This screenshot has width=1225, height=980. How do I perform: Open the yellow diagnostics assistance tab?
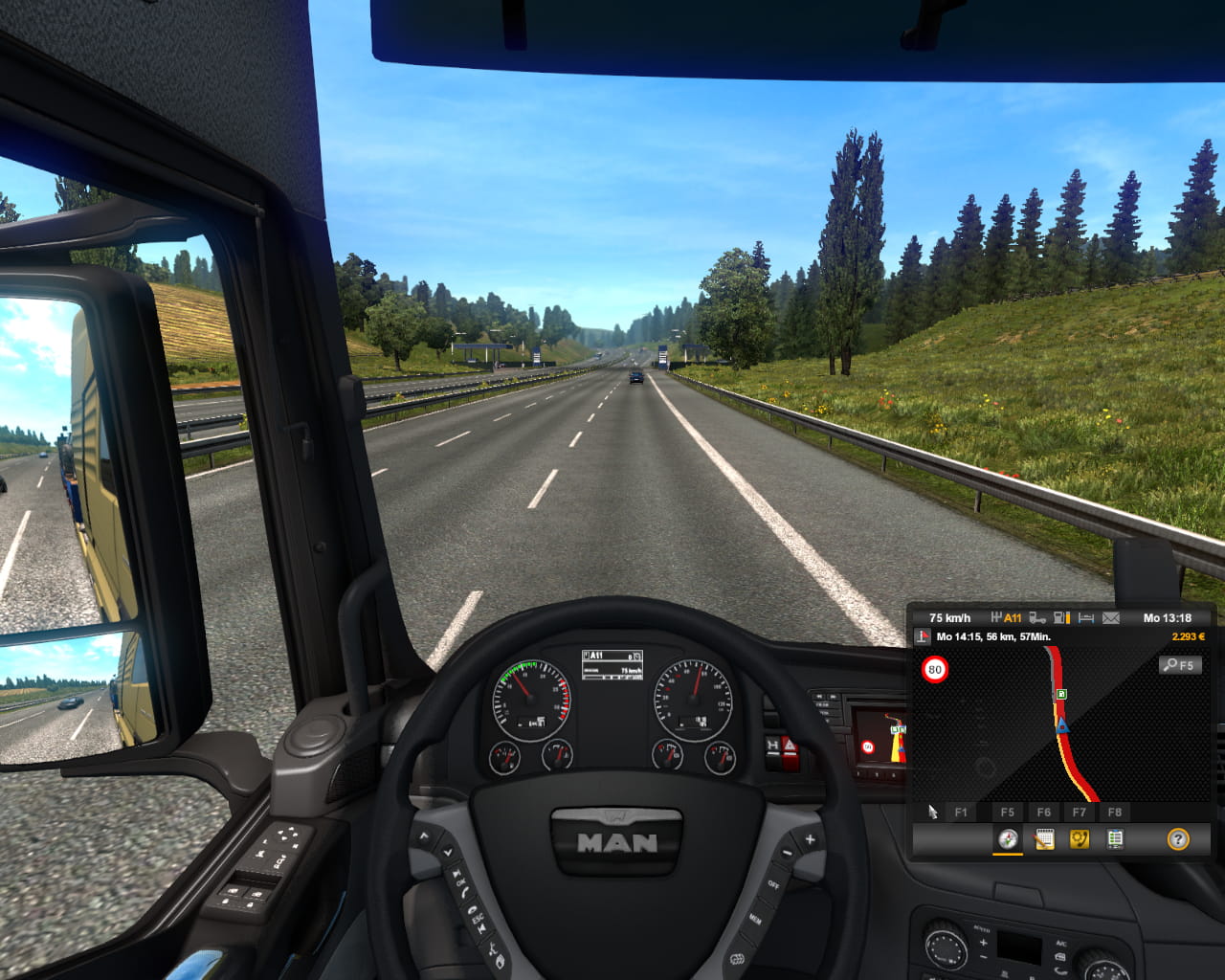pyautogui.click(x=1079, y=839)
